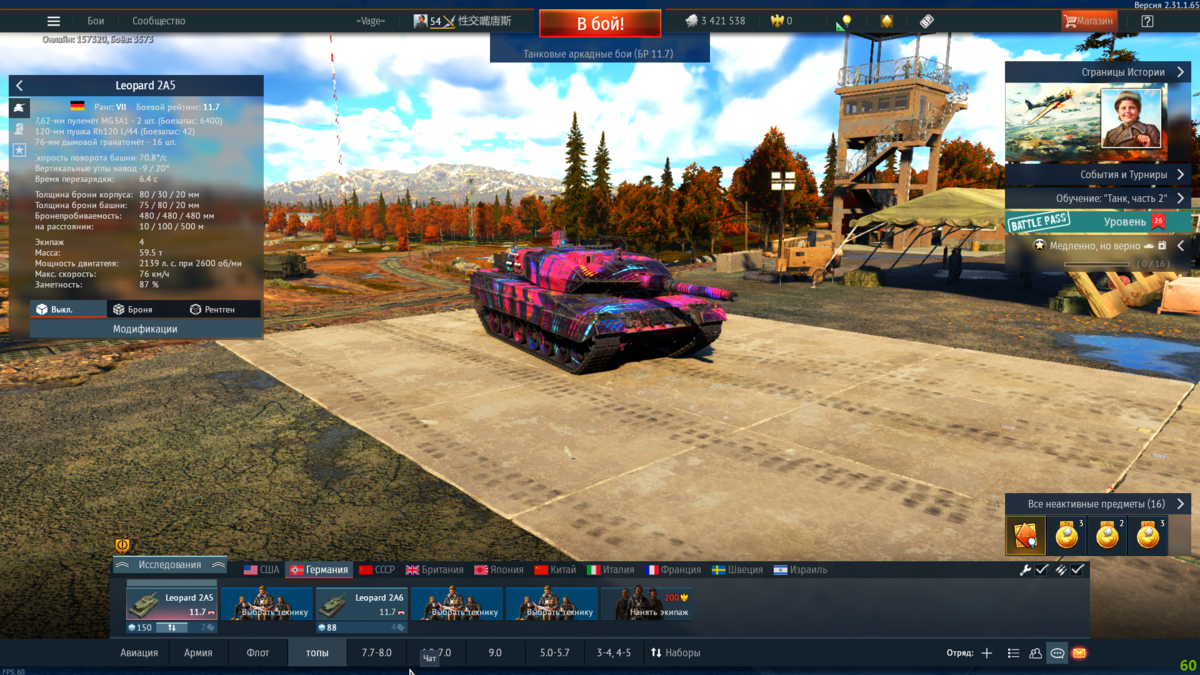Choose the США nation tab
This screenshot has height=675, width=1200.
tap(261, 570)
